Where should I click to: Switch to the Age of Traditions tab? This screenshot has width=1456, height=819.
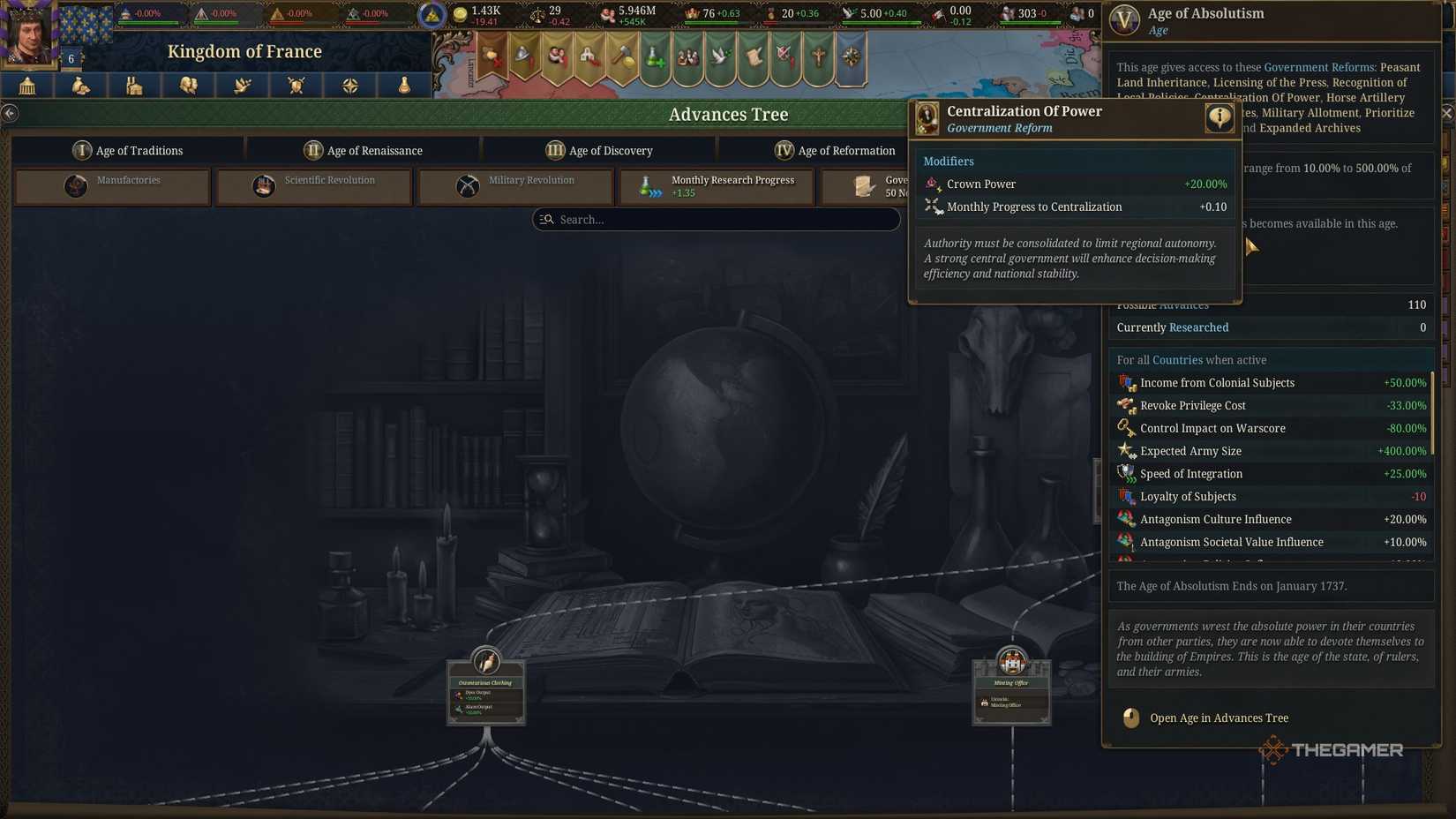[x=130, y=150]
